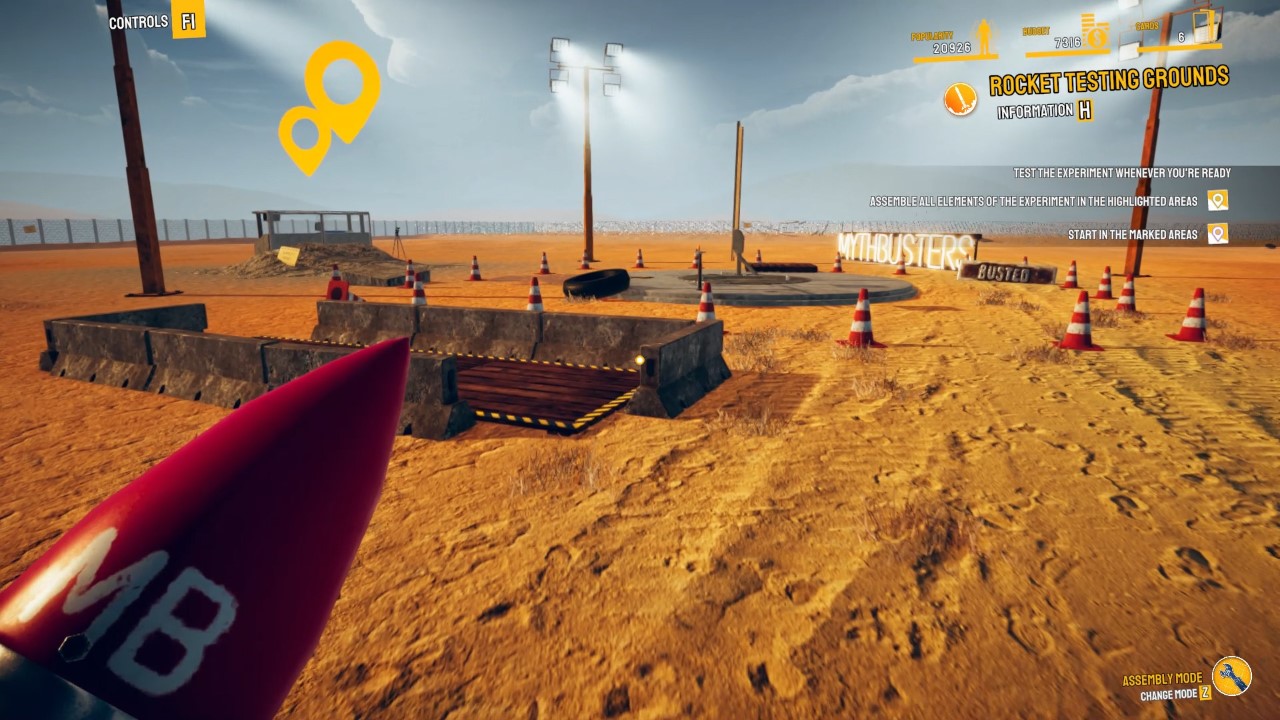Click the orange rocket mission icon
The height and width of the screenshot is (720, 1280).
960,101
